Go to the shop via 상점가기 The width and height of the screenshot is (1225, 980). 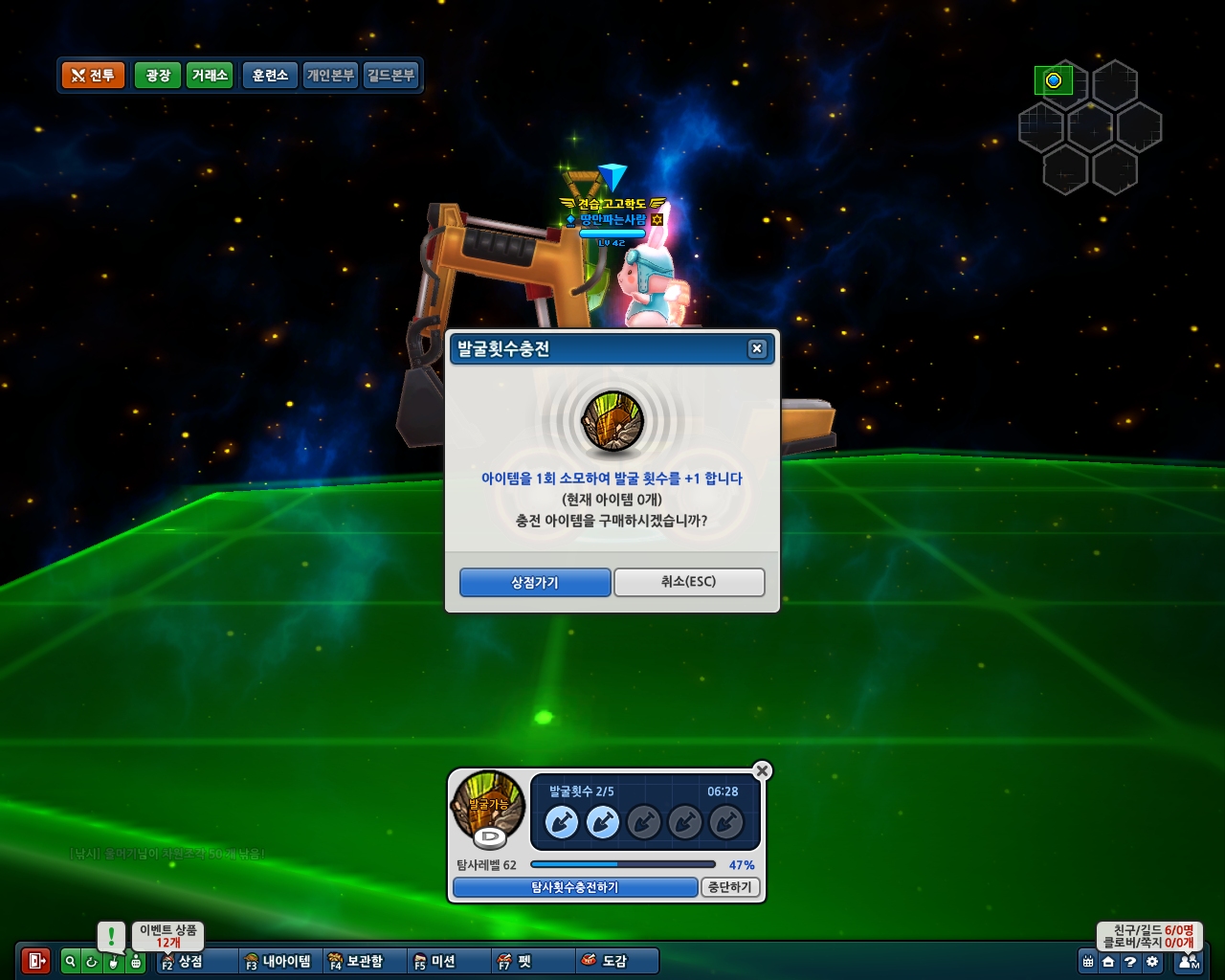click(535, 582)
